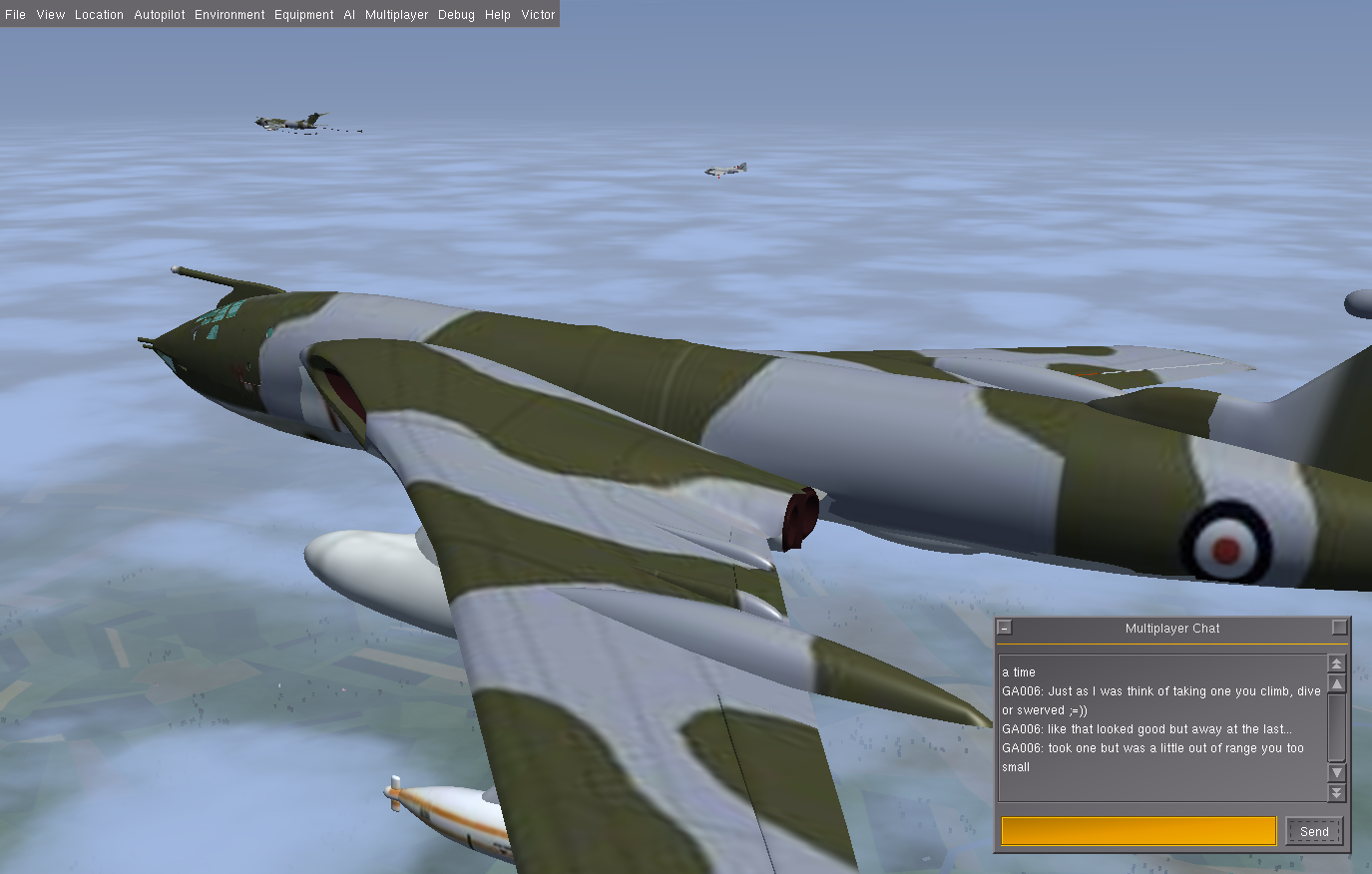Screen dimensions: 1372x874
Task: Open the Victor aircraft menu
Action: click(538, 14)
